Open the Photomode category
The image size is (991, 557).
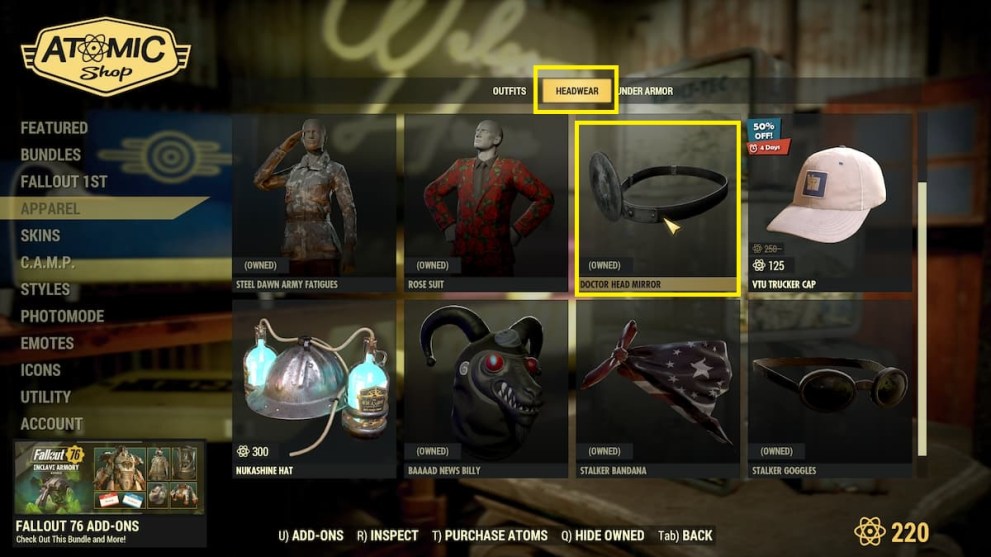click(63, 317)
